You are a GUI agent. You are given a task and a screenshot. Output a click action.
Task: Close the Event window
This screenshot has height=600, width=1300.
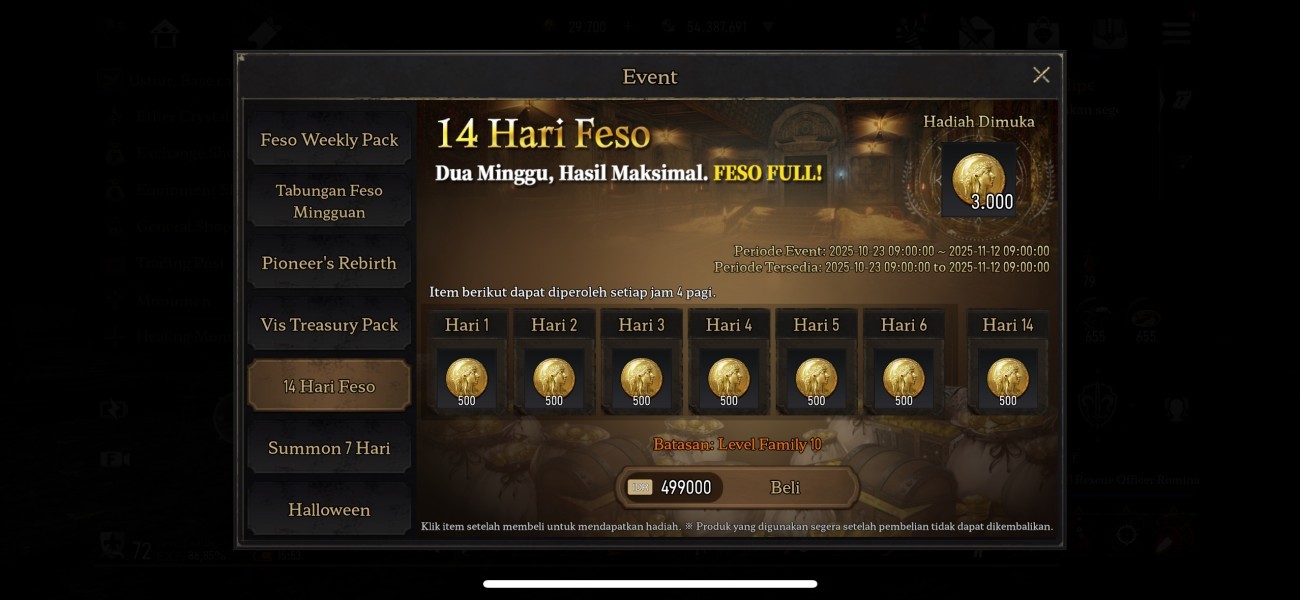point(1041,75)
